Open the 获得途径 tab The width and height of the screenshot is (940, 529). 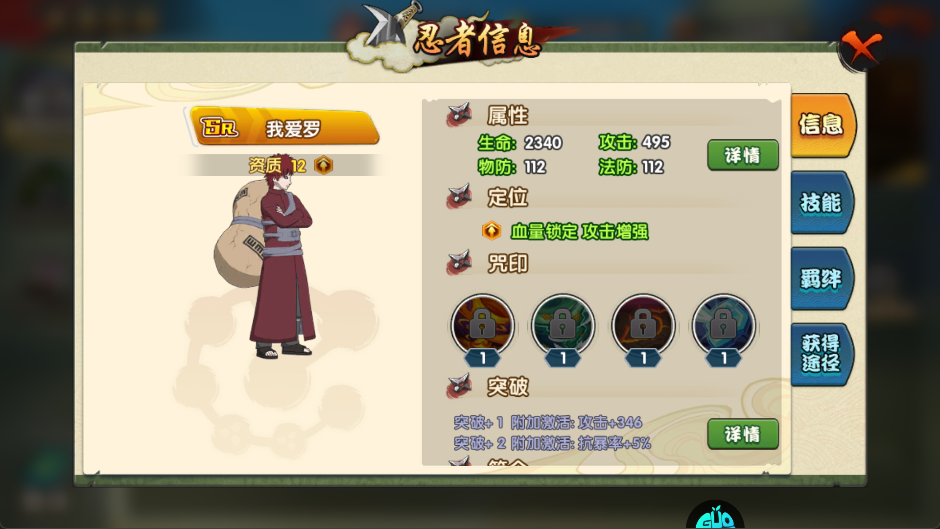click(821, 353)
